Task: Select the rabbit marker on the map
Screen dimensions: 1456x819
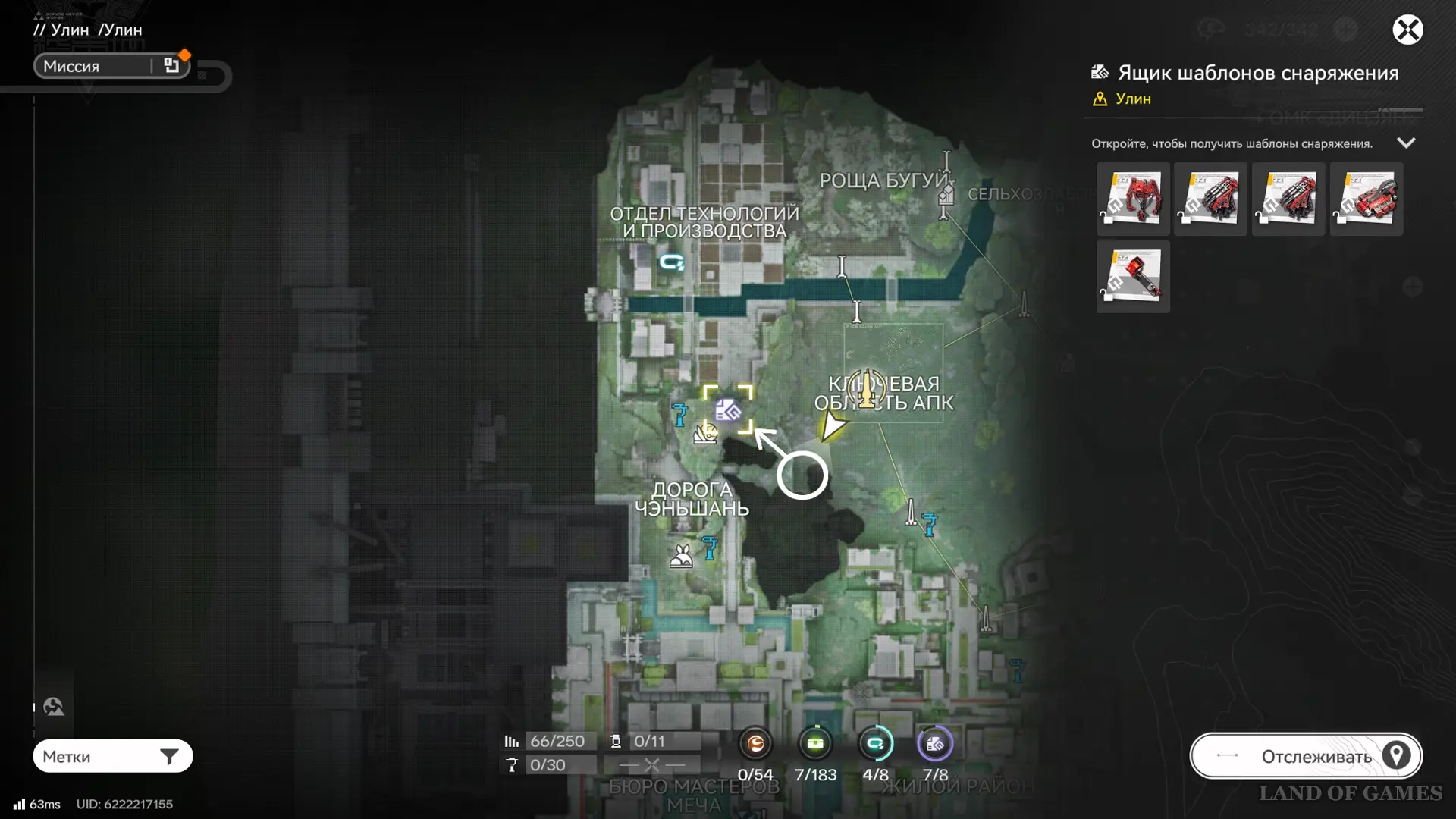Action: [681, 557]
